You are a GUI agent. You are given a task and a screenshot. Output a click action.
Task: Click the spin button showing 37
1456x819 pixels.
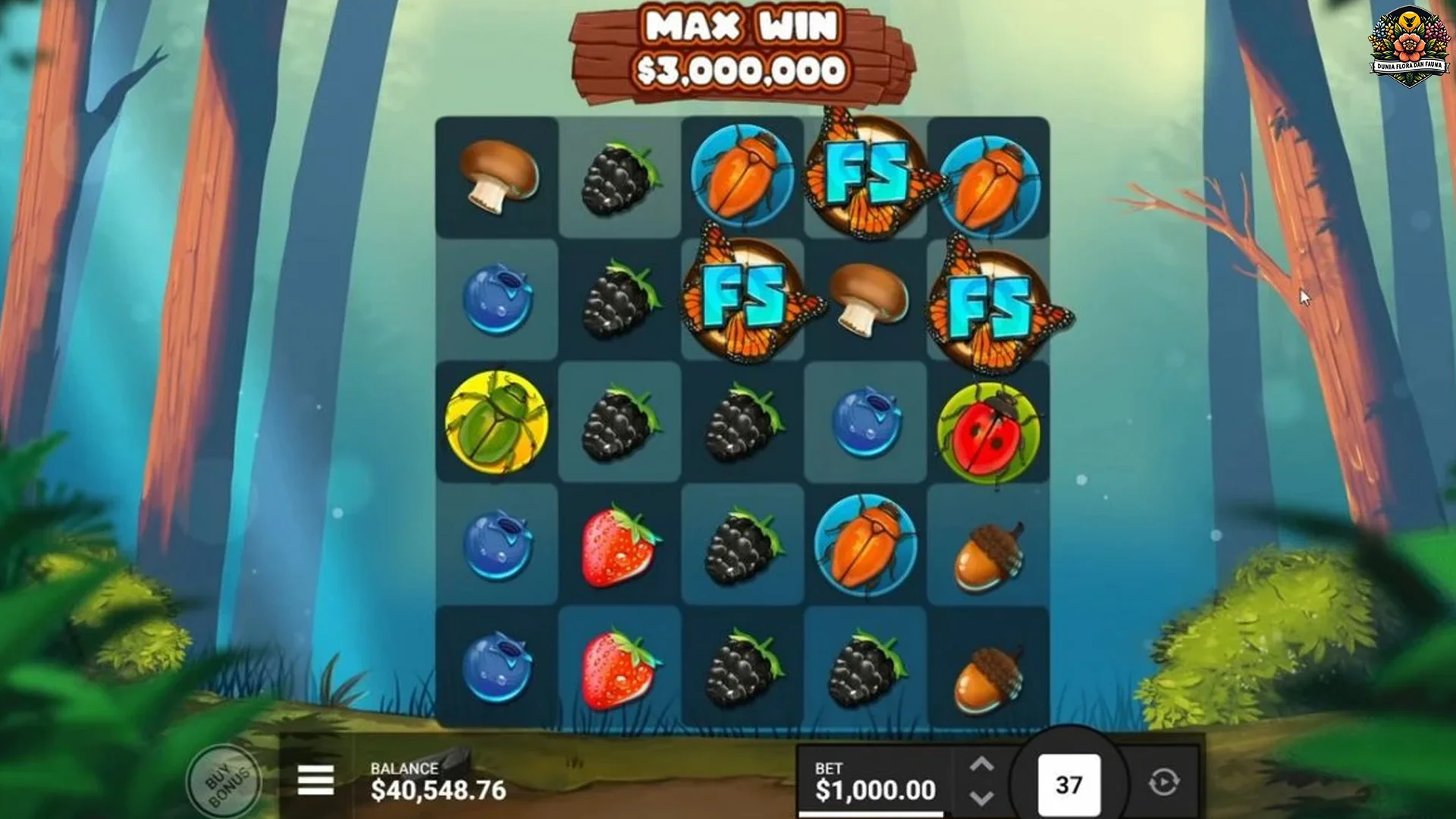coord(1068,785)
